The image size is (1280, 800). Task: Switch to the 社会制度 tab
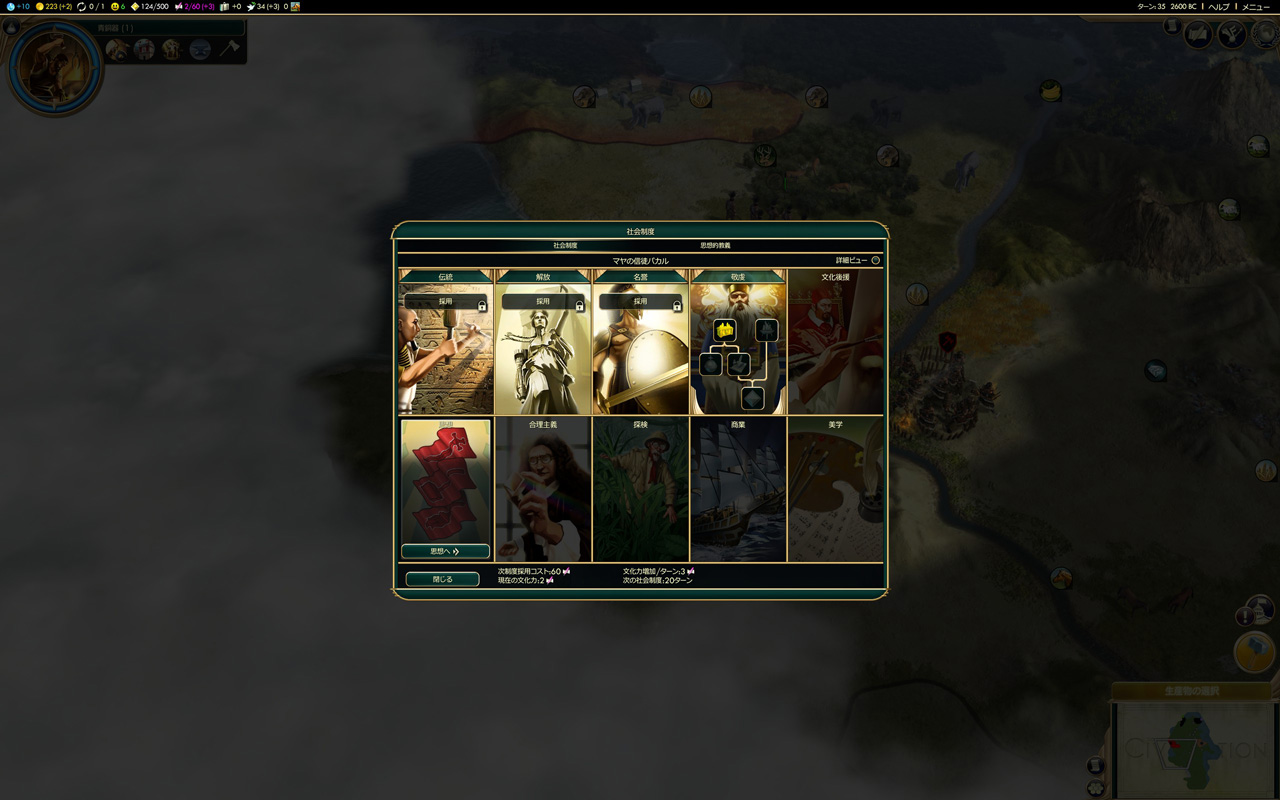click(x=565, y=245)
